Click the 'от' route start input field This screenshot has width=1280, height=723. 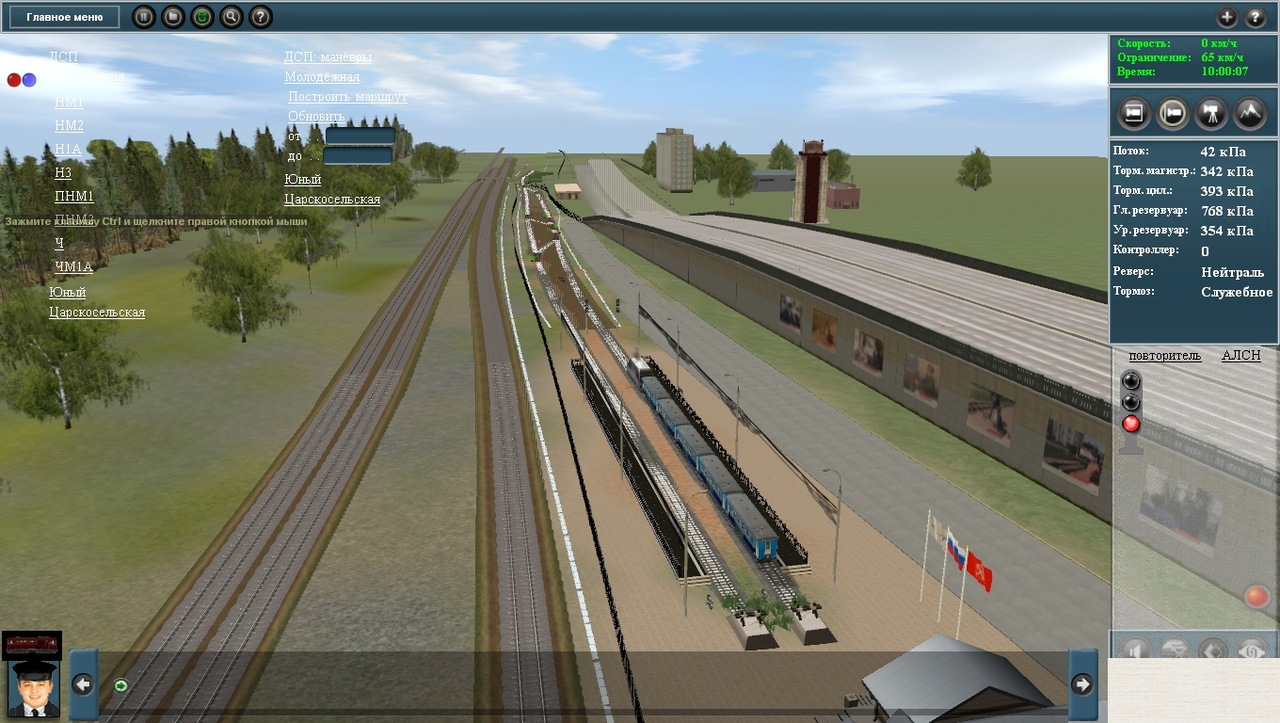359,136
